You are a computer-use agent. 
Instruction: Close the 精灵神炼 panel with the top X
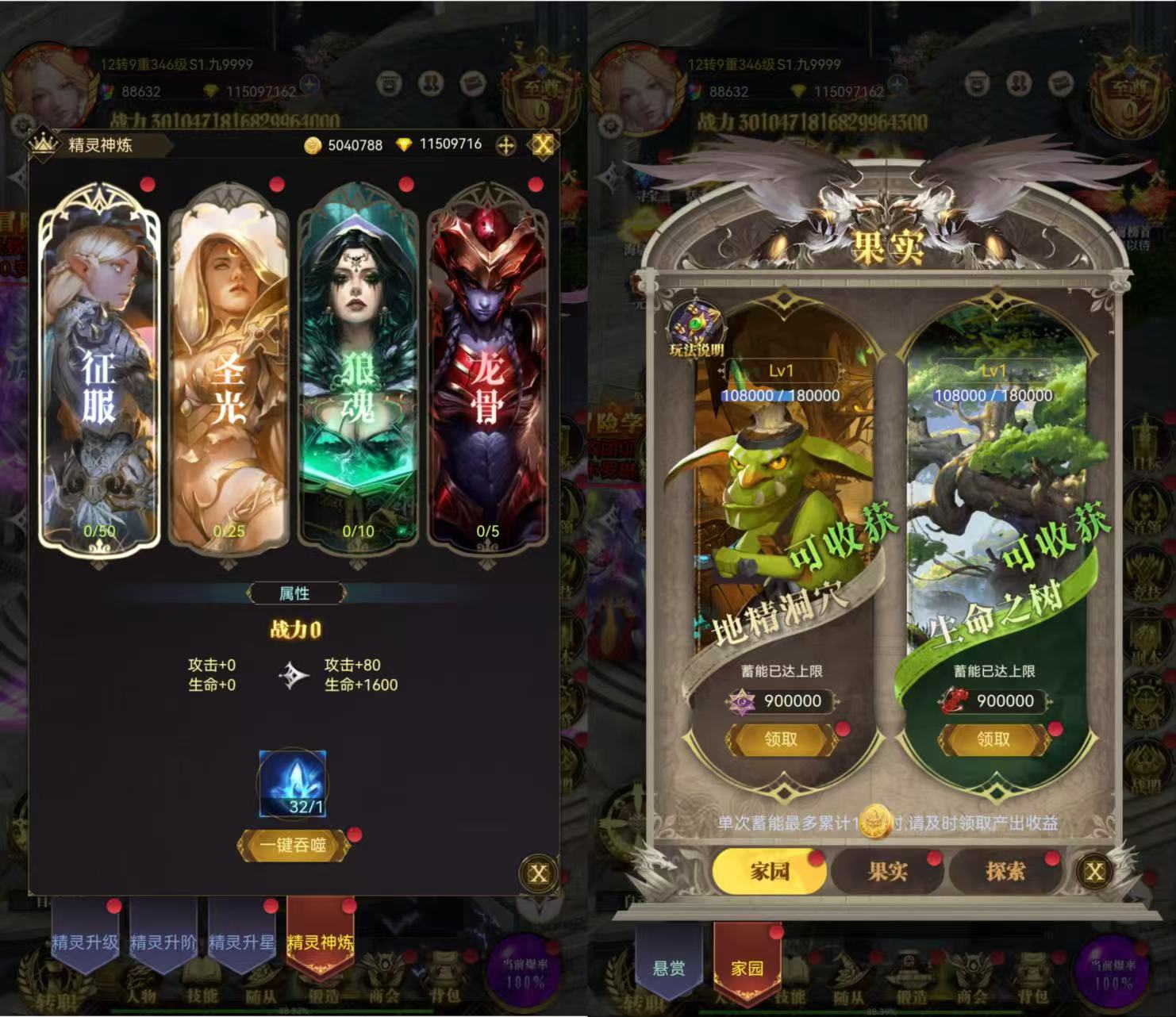coord(544,144)
